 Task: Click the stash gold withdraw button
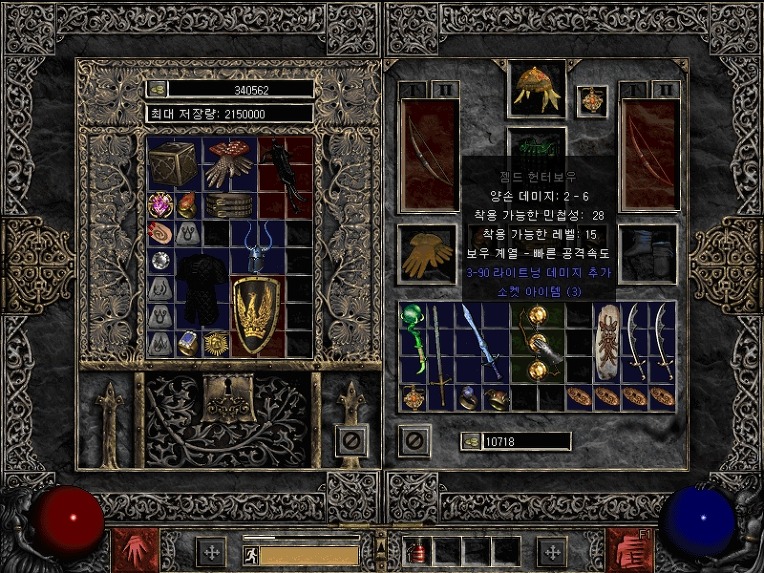click(158, 89)
